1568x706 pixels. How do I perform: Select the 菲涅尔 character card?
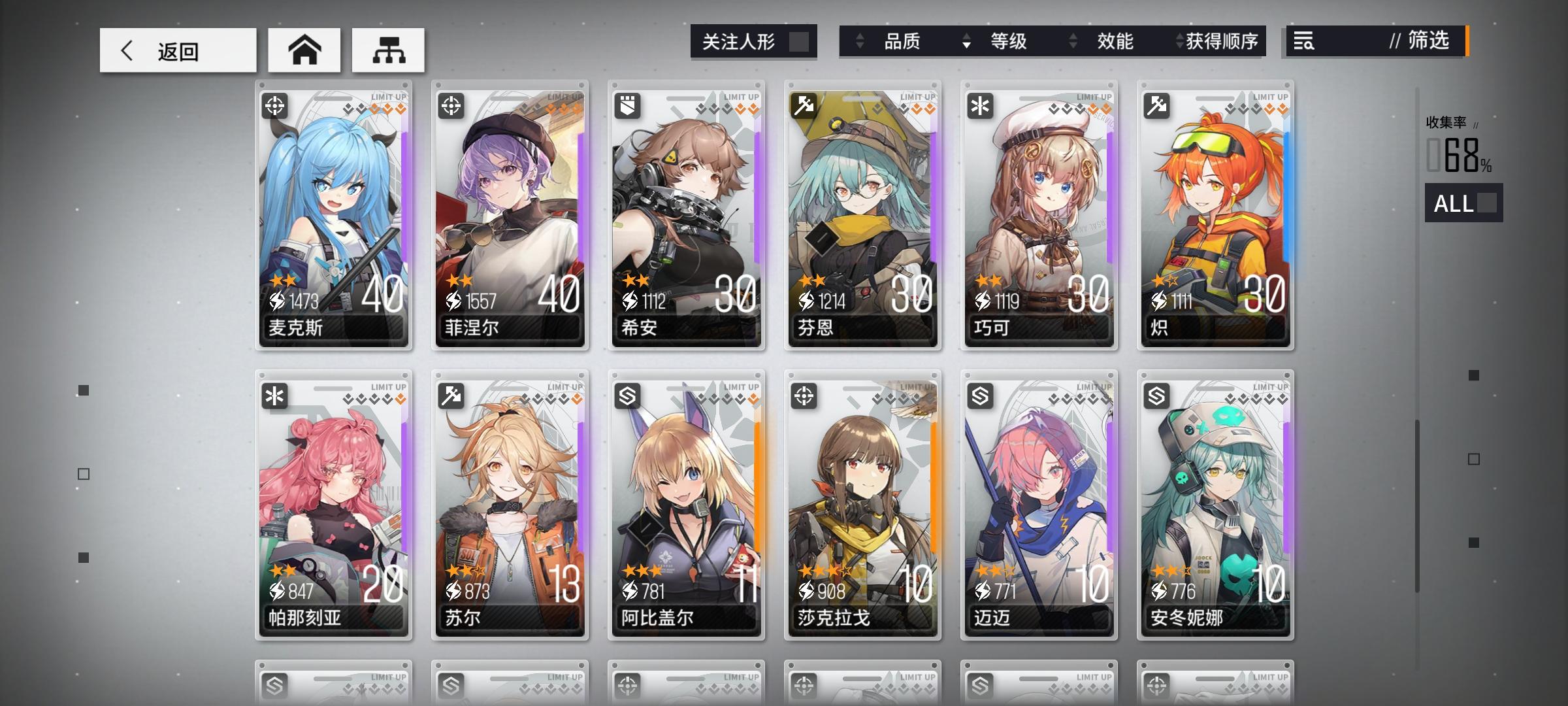tap(510, 216)
